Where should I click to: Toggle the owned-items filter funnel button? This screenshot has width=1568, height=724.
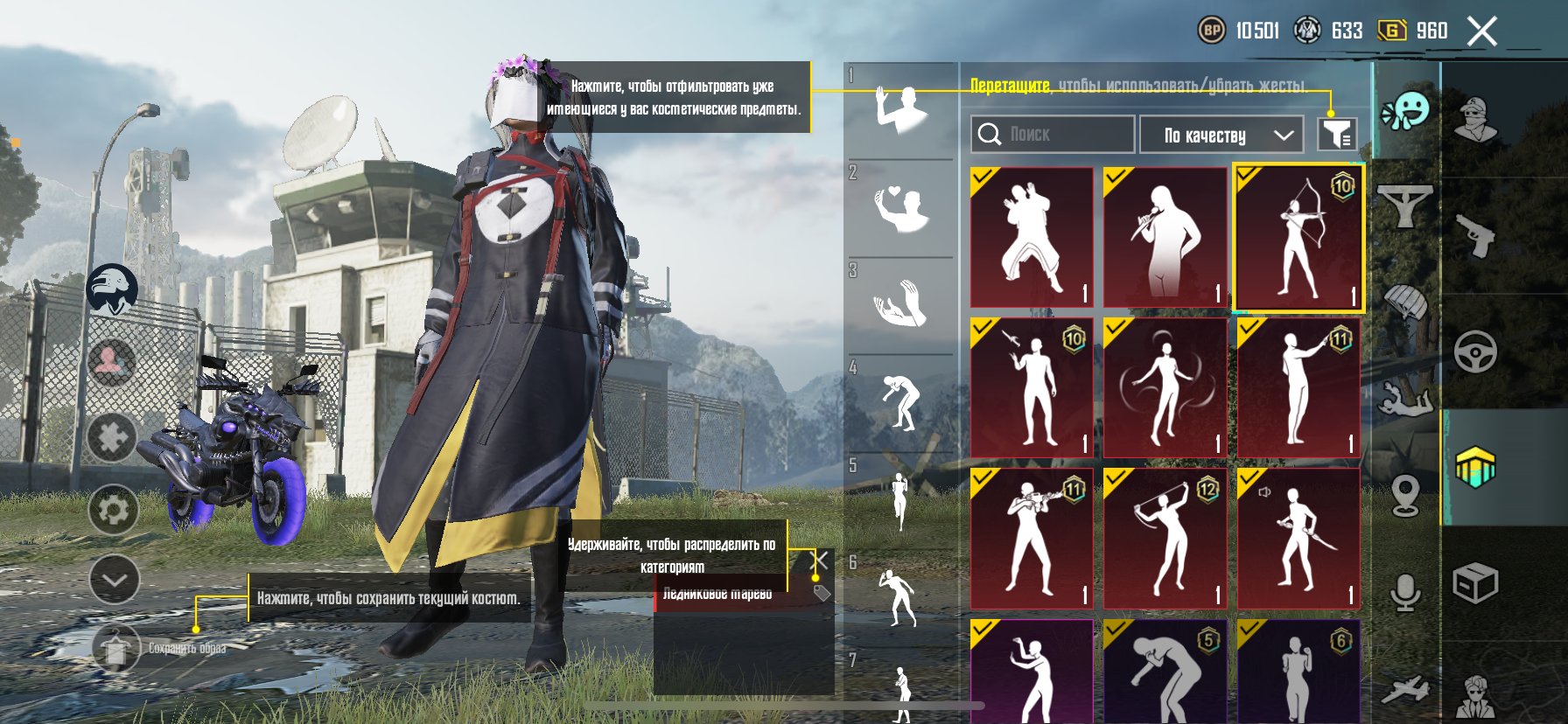[1336, 135]
